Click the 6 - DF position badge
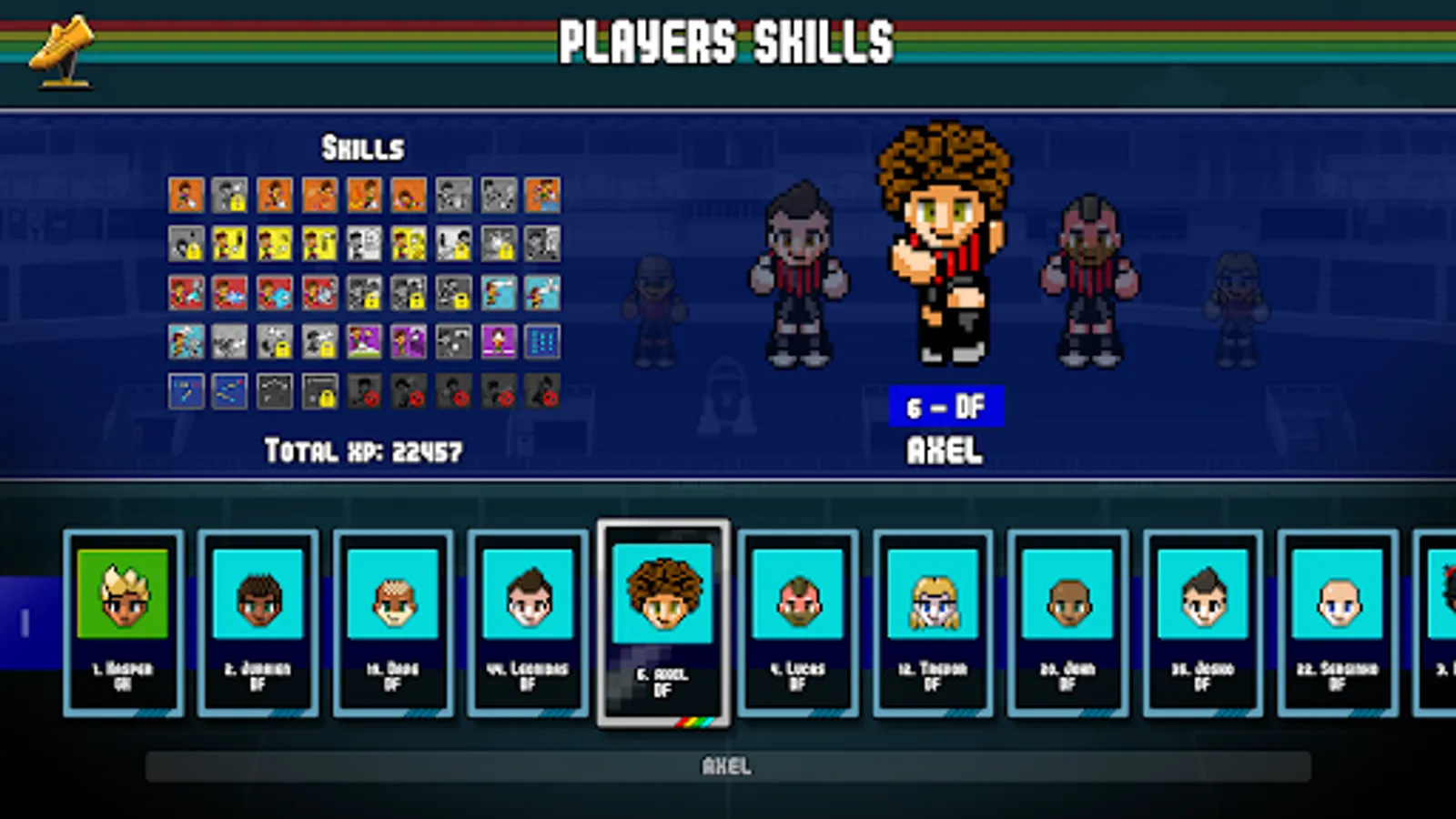Viewport: 1456px width, 819px height. [948, 406]
